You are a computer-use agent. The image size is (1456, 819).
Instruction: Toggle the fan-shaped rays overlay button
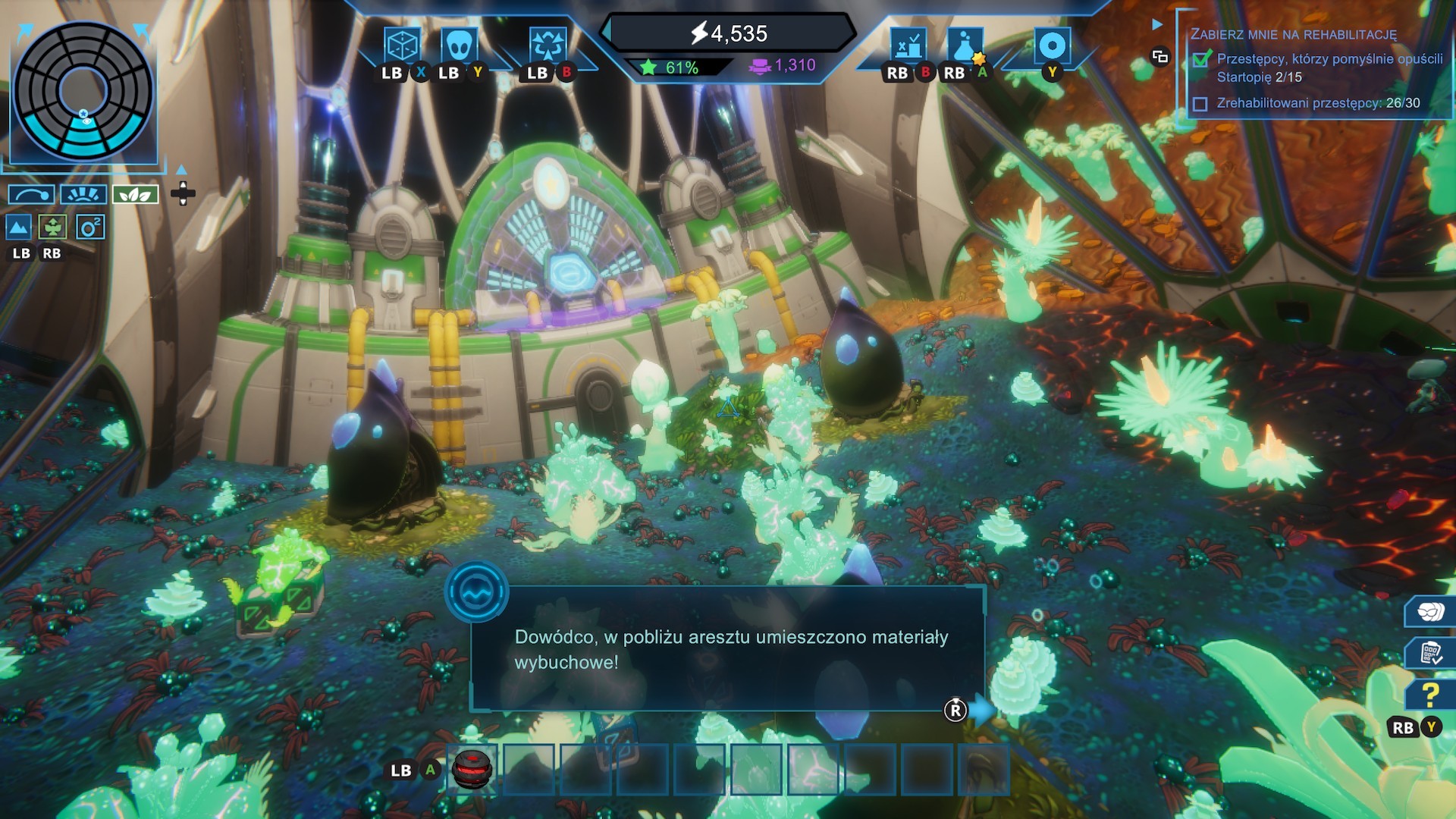point(83,195)
